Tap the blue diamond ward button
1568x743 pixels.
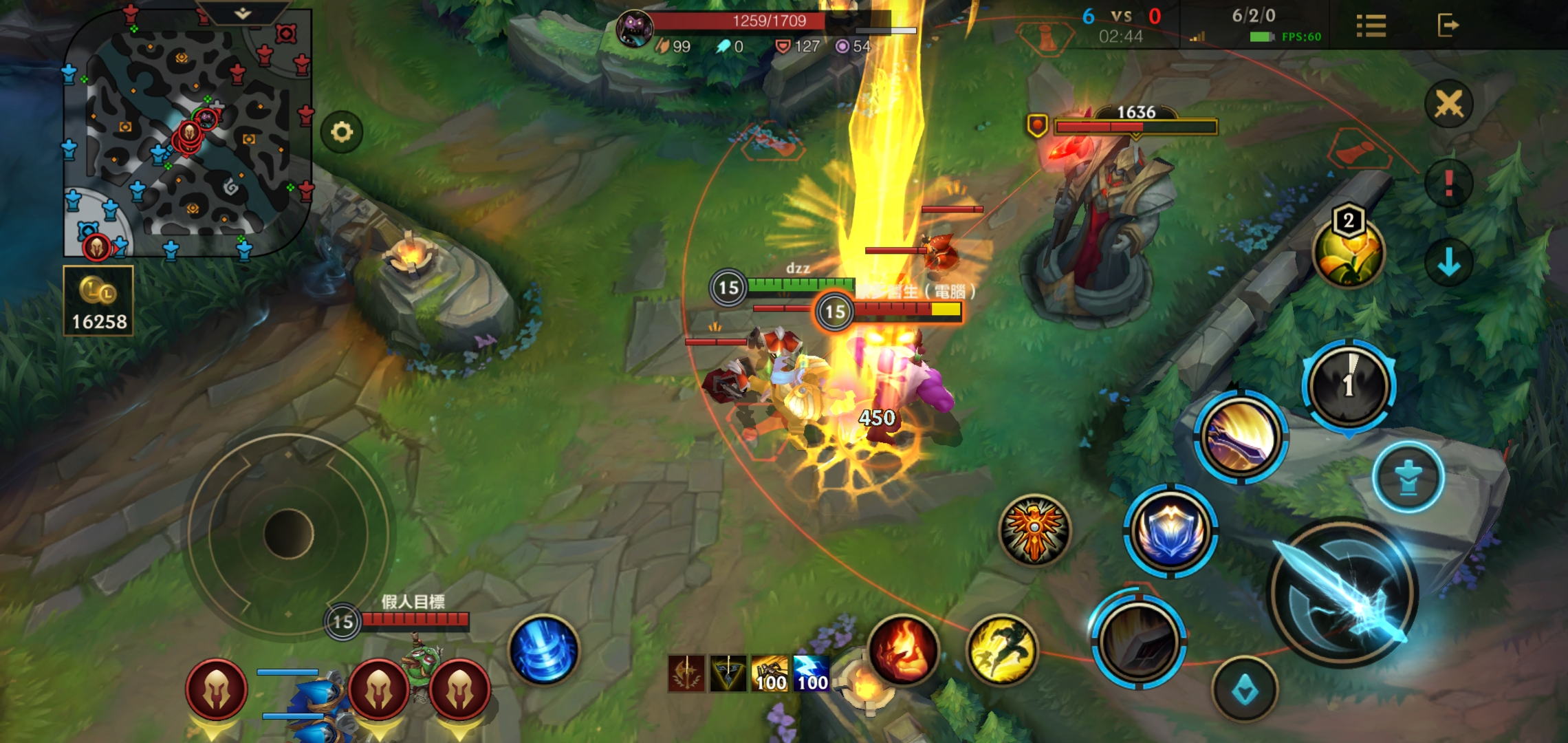tap(1245, 690)
